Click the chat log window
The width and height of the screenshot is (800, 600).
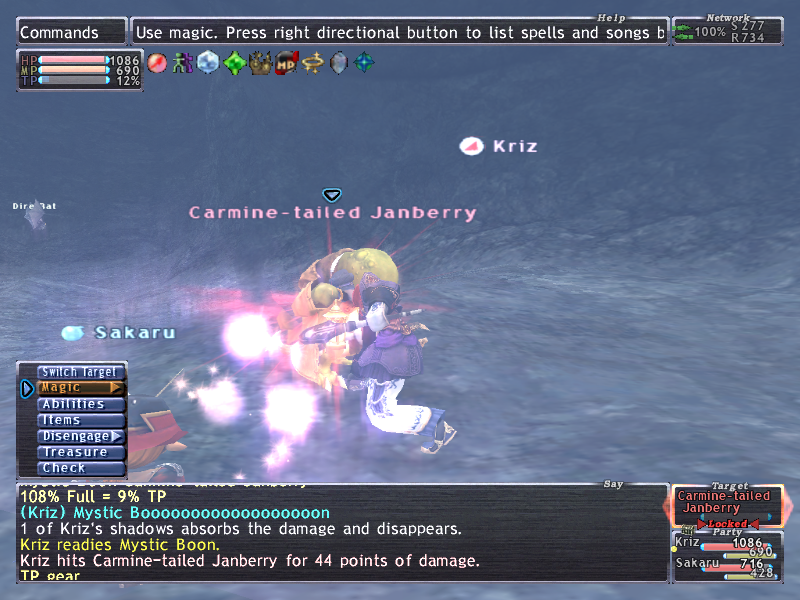coord(342,533)
